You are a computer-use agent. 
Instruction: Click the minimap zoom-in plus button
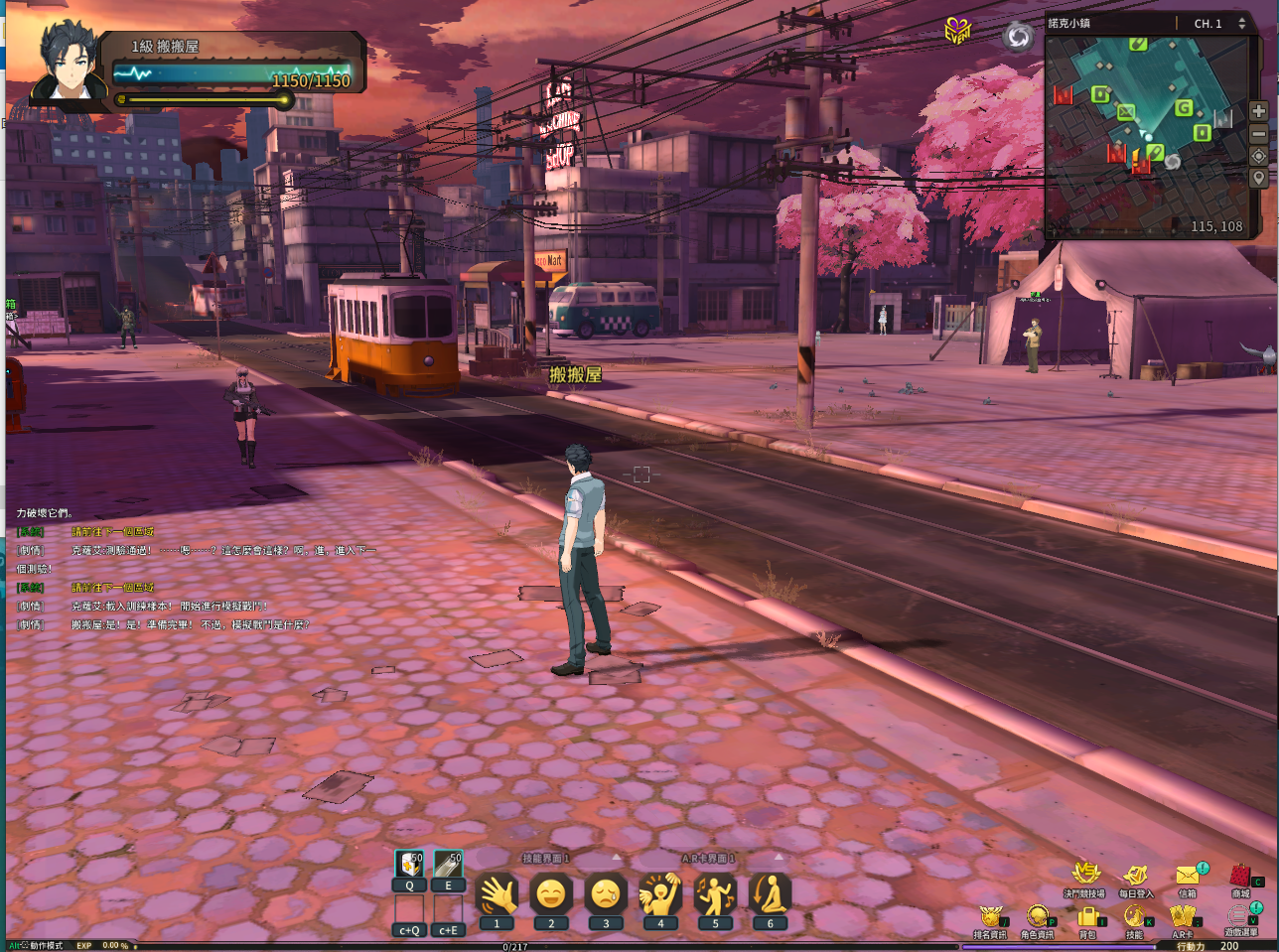pyautogui.click(x=1258, y=111)
